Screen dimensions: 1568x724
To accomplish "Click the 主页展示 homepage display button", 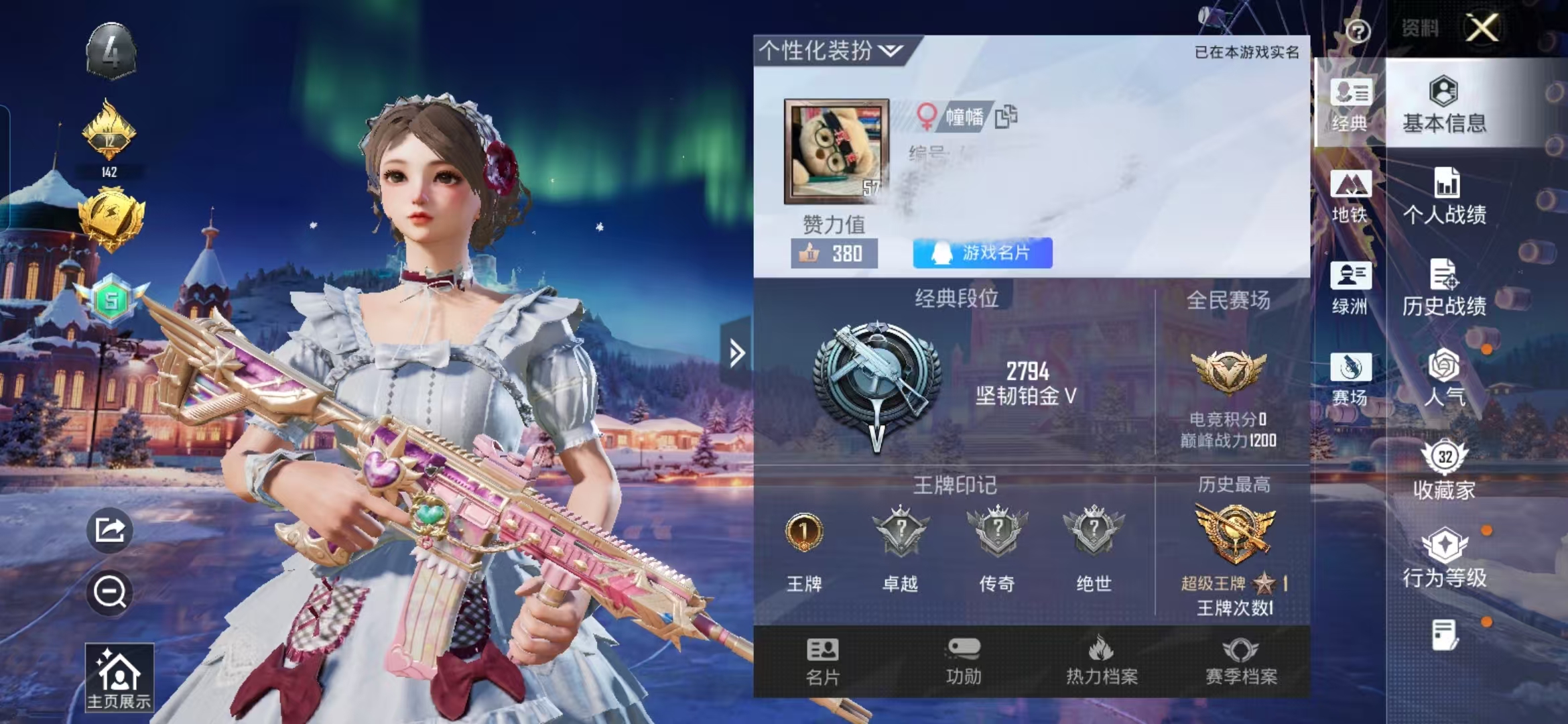I will 119,677.
